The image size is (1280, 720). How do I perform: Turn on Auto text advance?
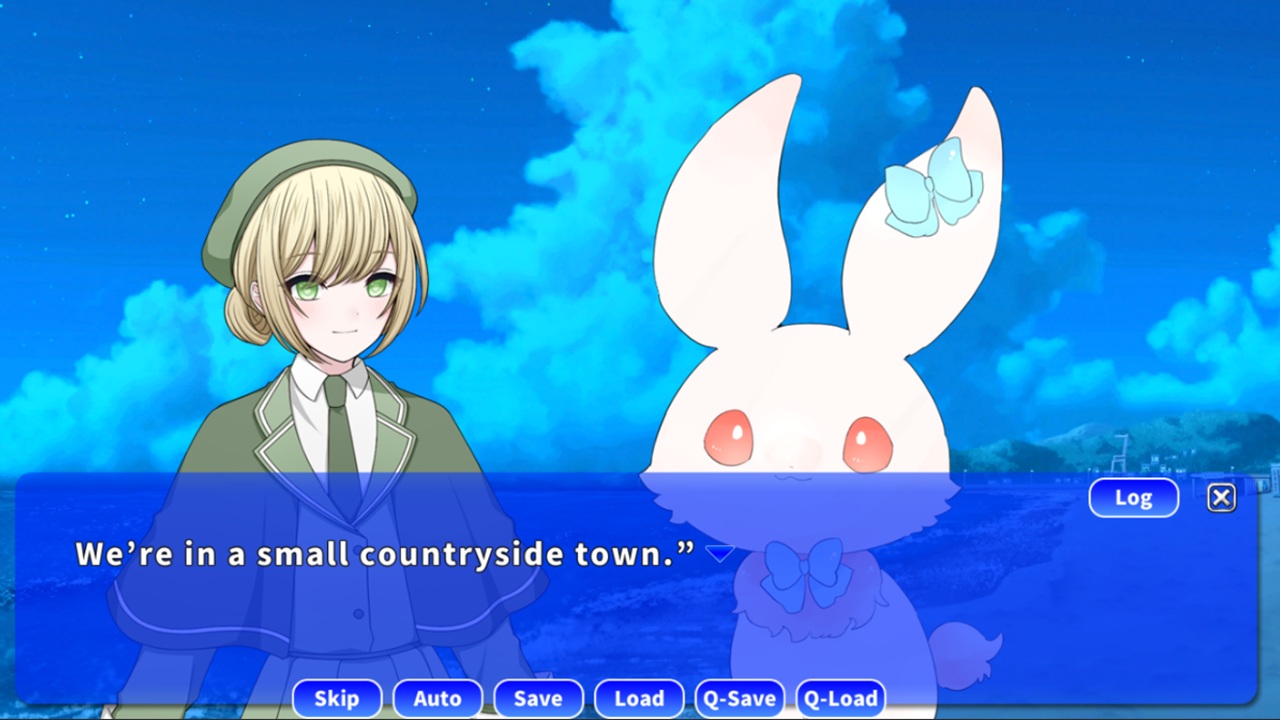pos(438,698)
